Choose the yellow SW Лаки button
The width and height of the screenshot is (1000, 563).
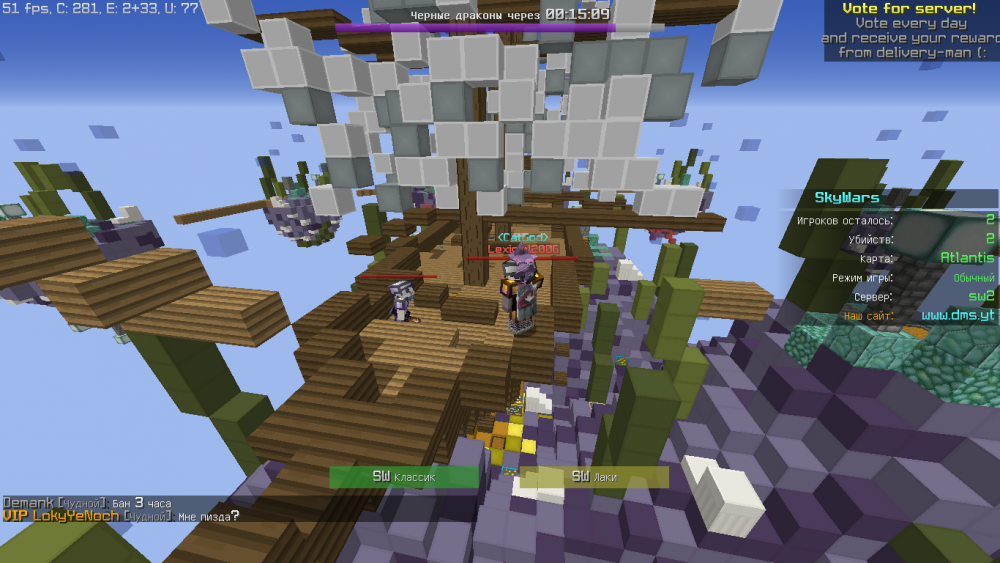point(594,477)
